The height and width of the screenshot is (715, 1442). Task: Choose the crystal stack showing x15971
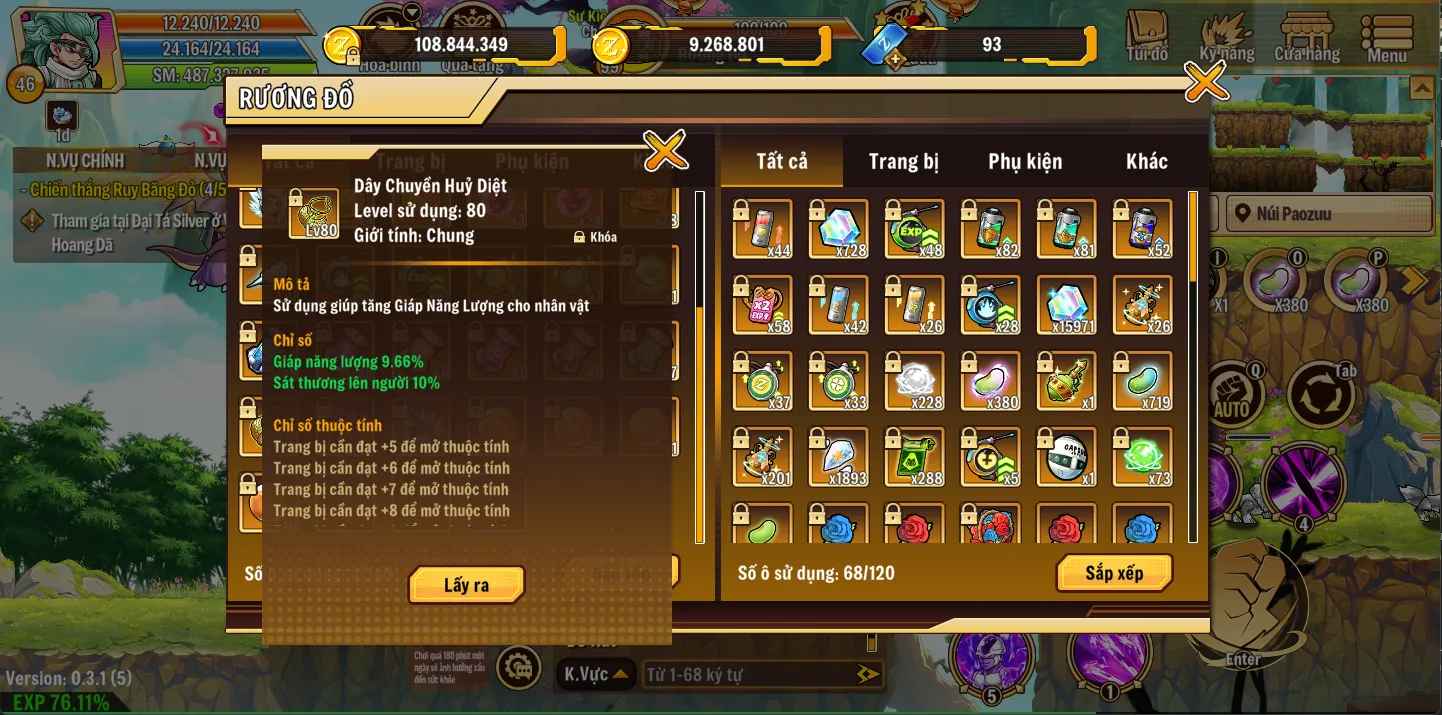1066,305
